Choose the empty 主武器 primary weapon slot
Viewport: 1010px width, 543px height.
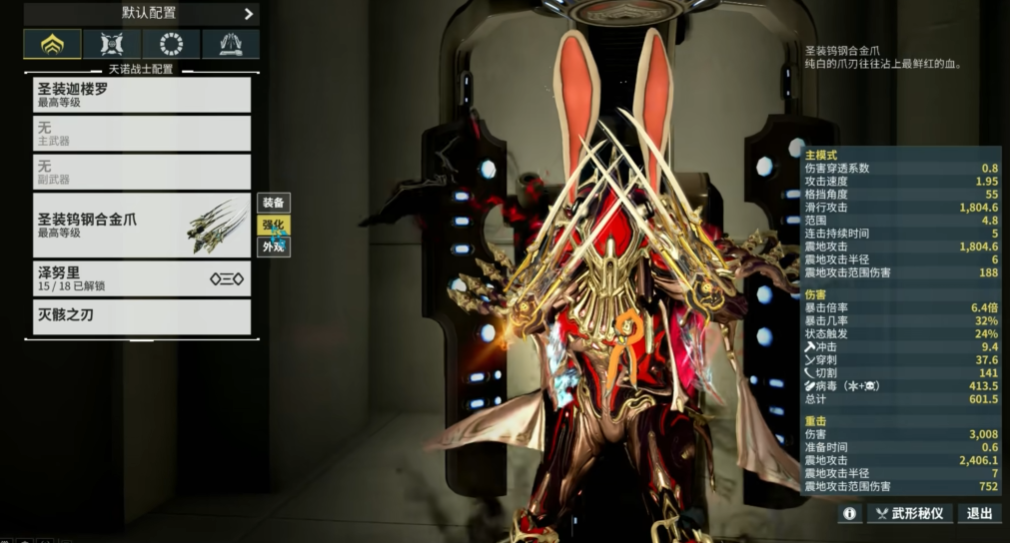tap(141, 134)
